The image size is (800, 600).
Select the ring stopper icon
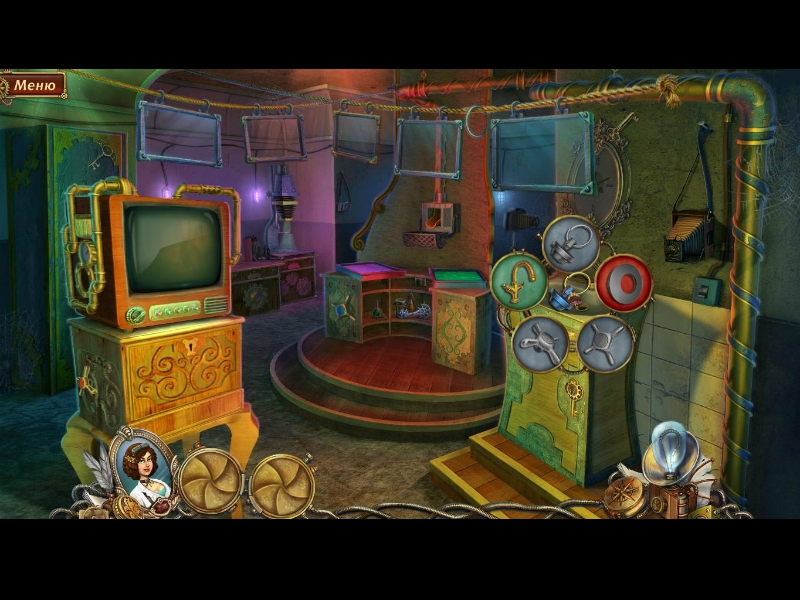coord(571,245)
